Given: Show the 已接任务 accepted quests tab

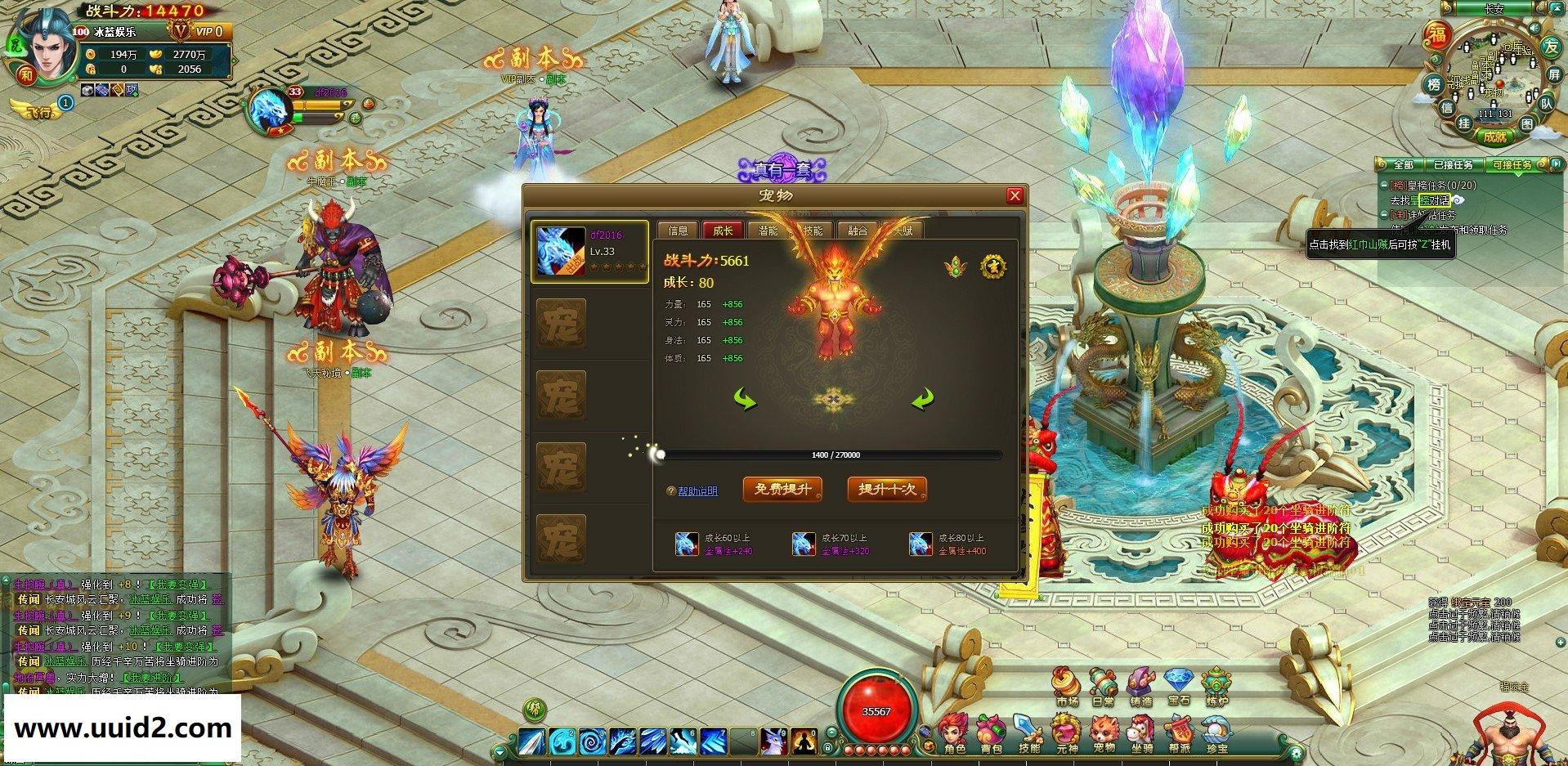Looking at the screenshot, I should 1453,165.
